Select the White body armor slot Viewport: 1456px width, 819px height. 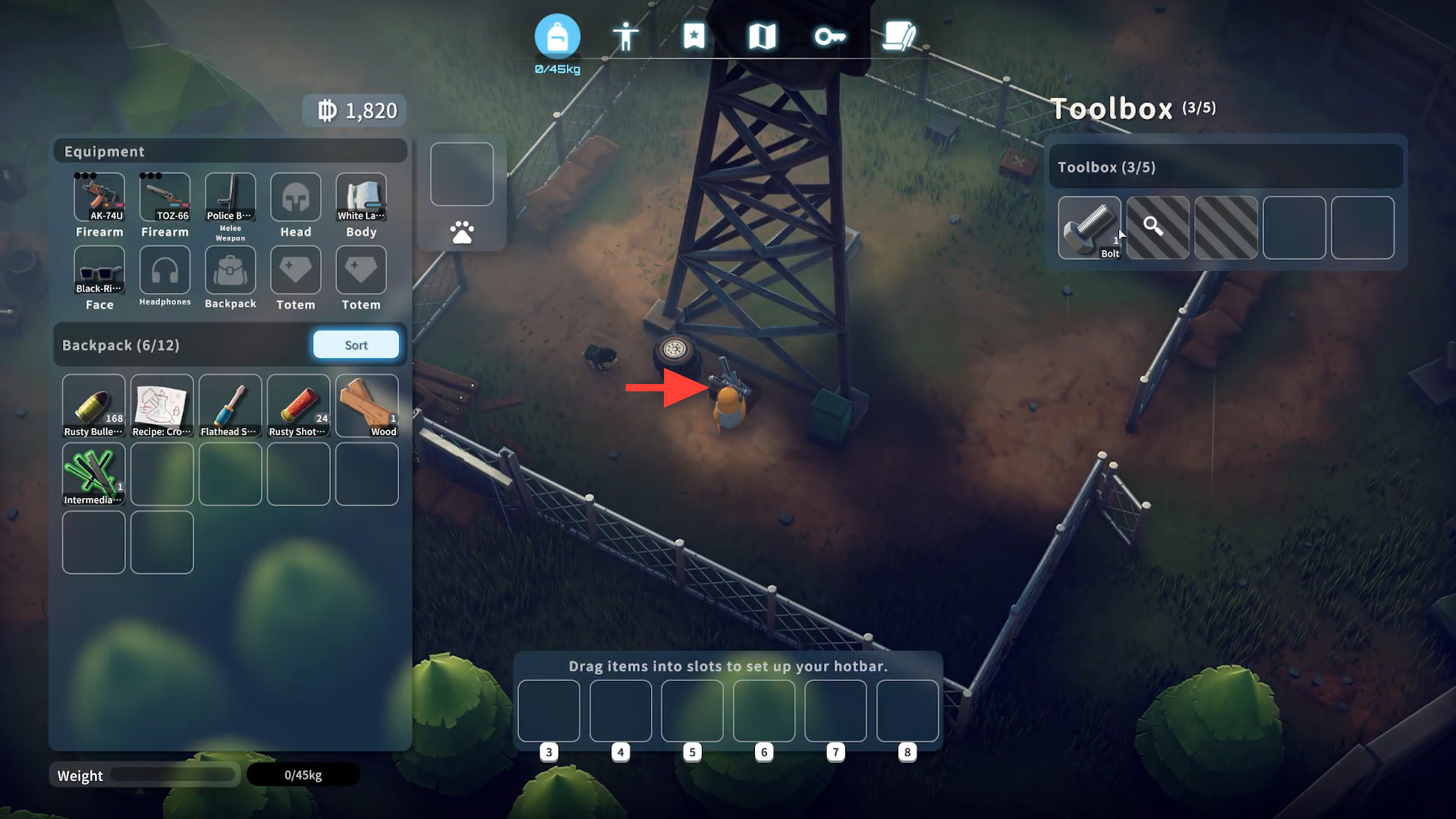[361, 197]
